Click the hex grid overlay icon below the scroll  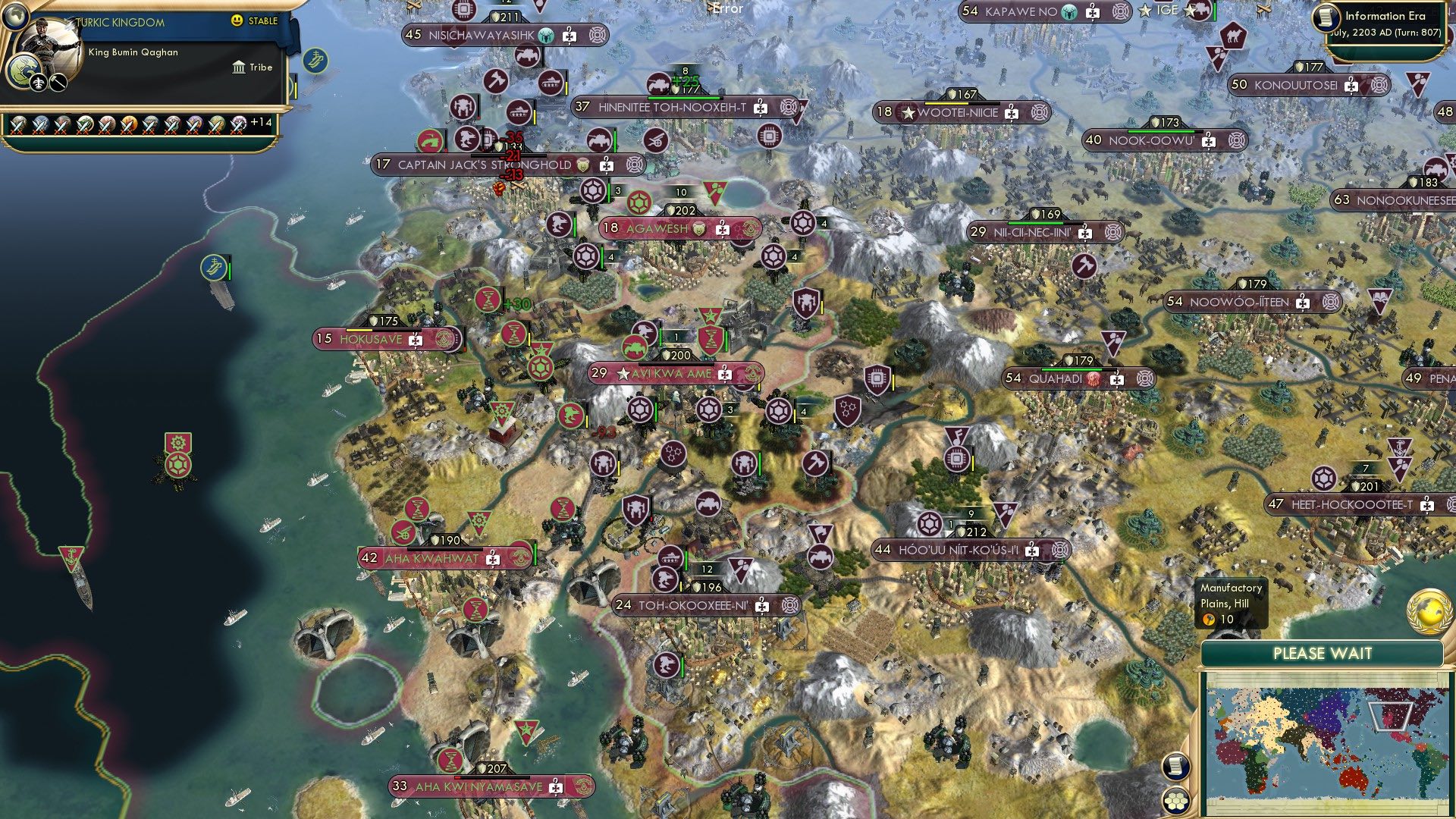click(x=1175, y=801)
